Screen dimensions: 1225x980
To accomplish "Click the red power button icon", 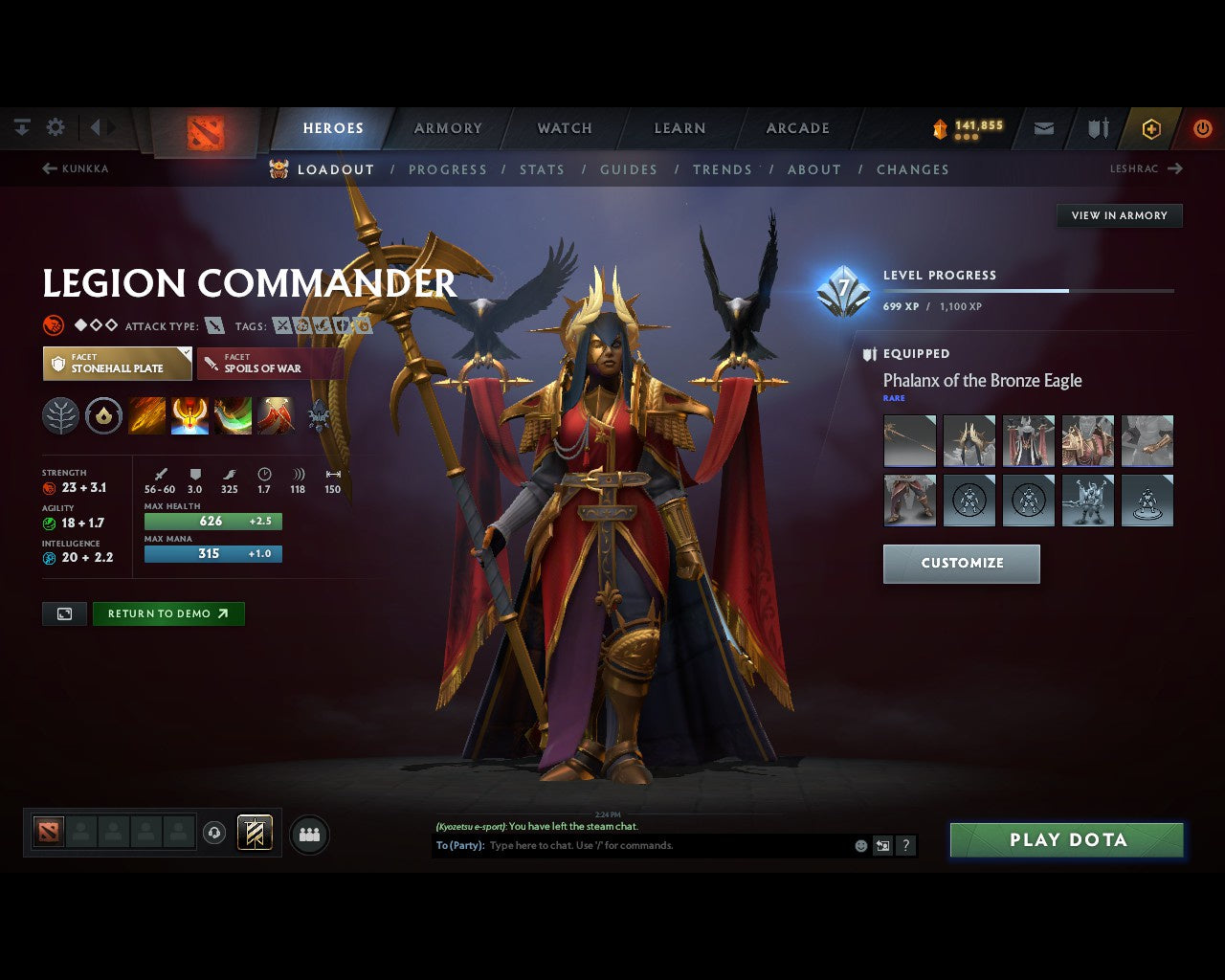I will coord(1203,127).
